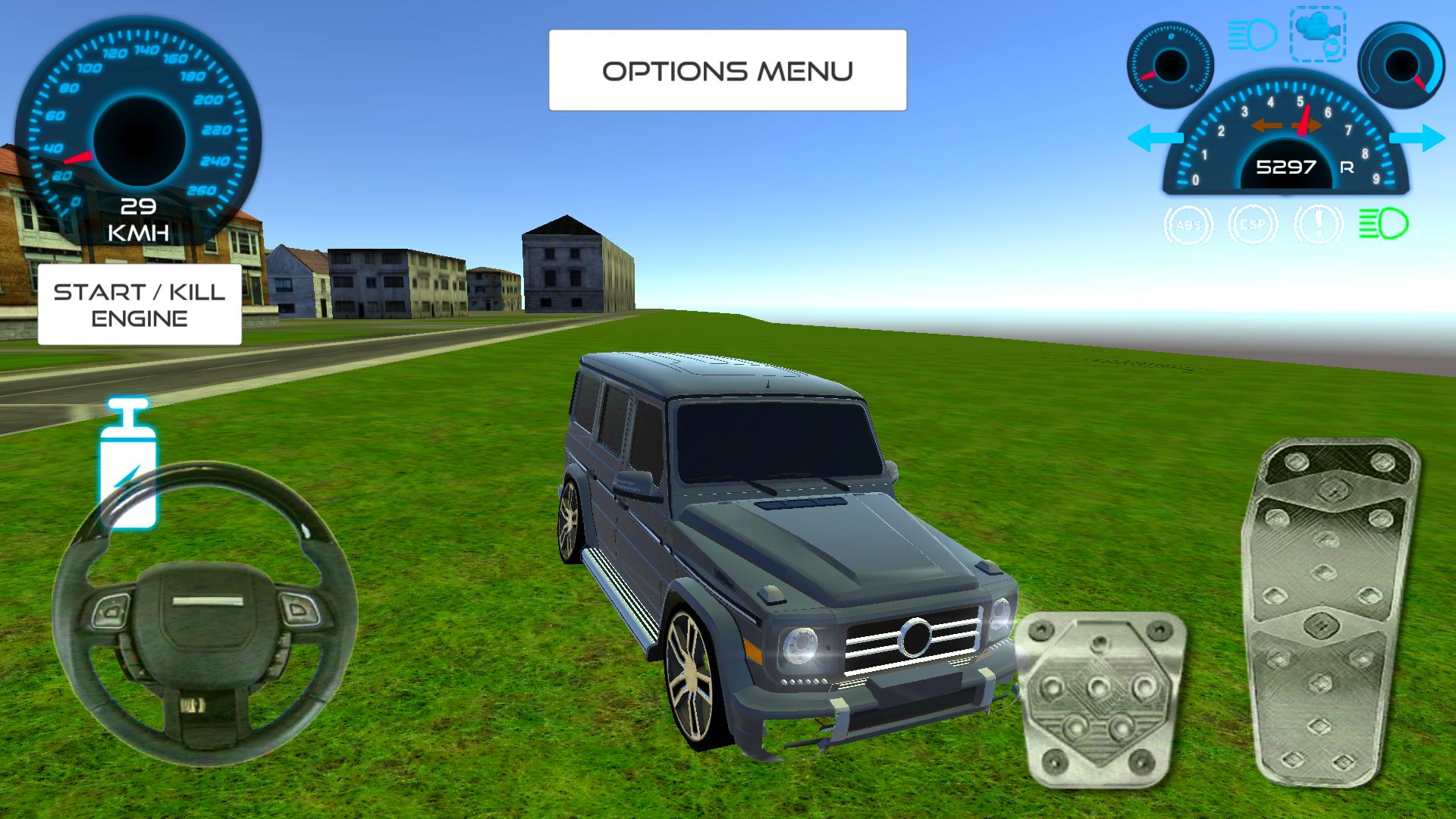Click the orange downshift arrow on tachometer
1456x819 pixels.
[1266, 126]
